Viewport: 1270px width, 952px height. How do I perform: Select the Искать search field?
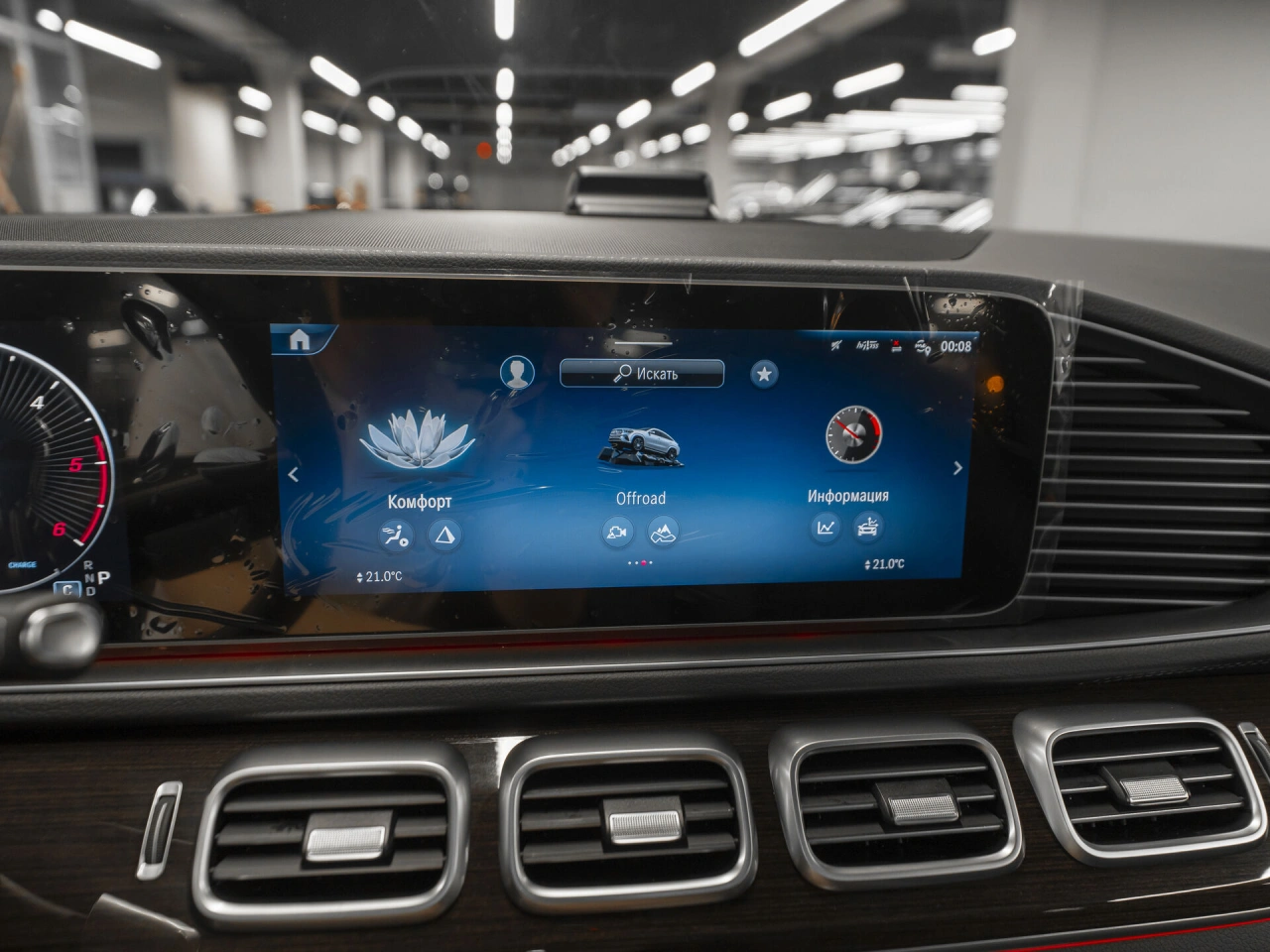click(x=642, y=373)
